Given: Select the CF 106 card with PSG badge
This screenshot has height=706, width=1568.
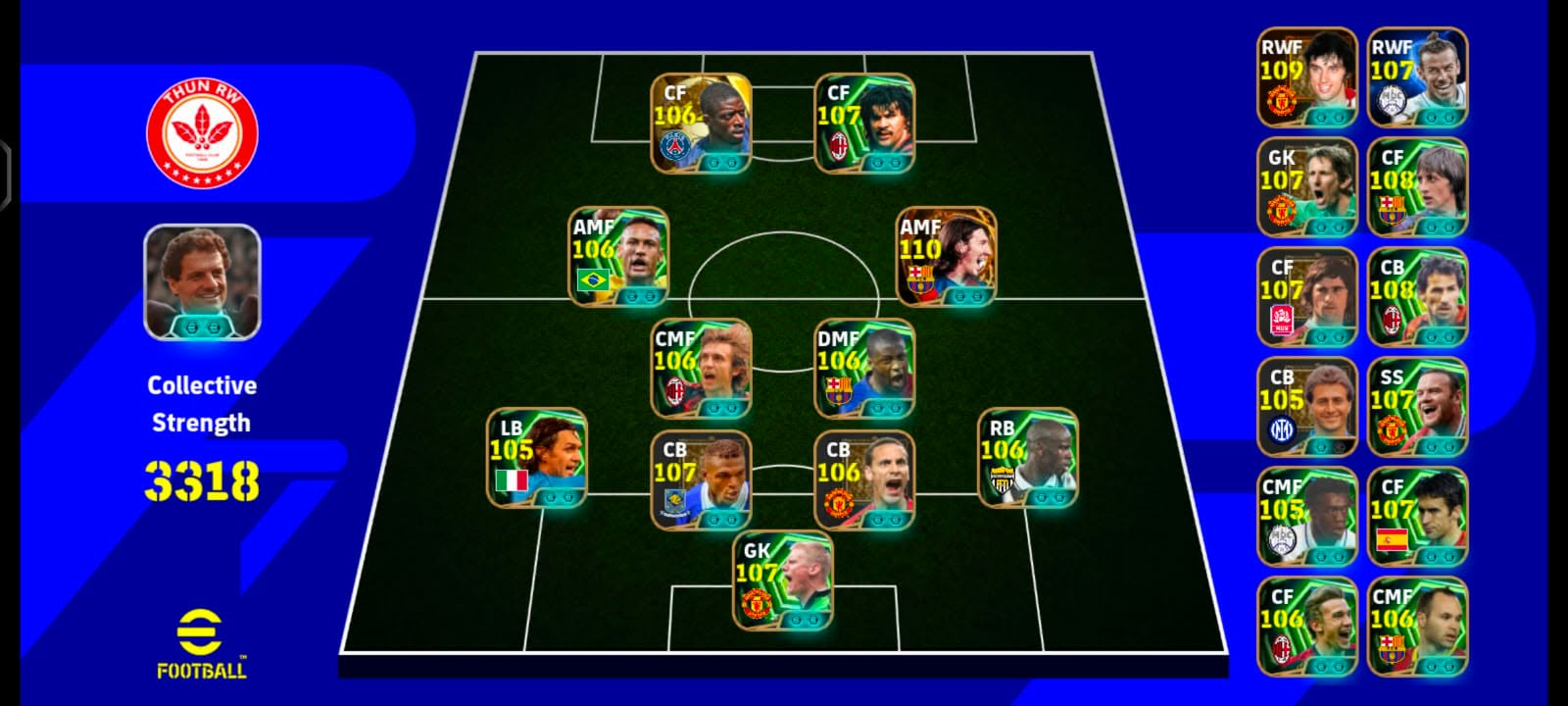Looking at the screenshot, I should (701, 124).
